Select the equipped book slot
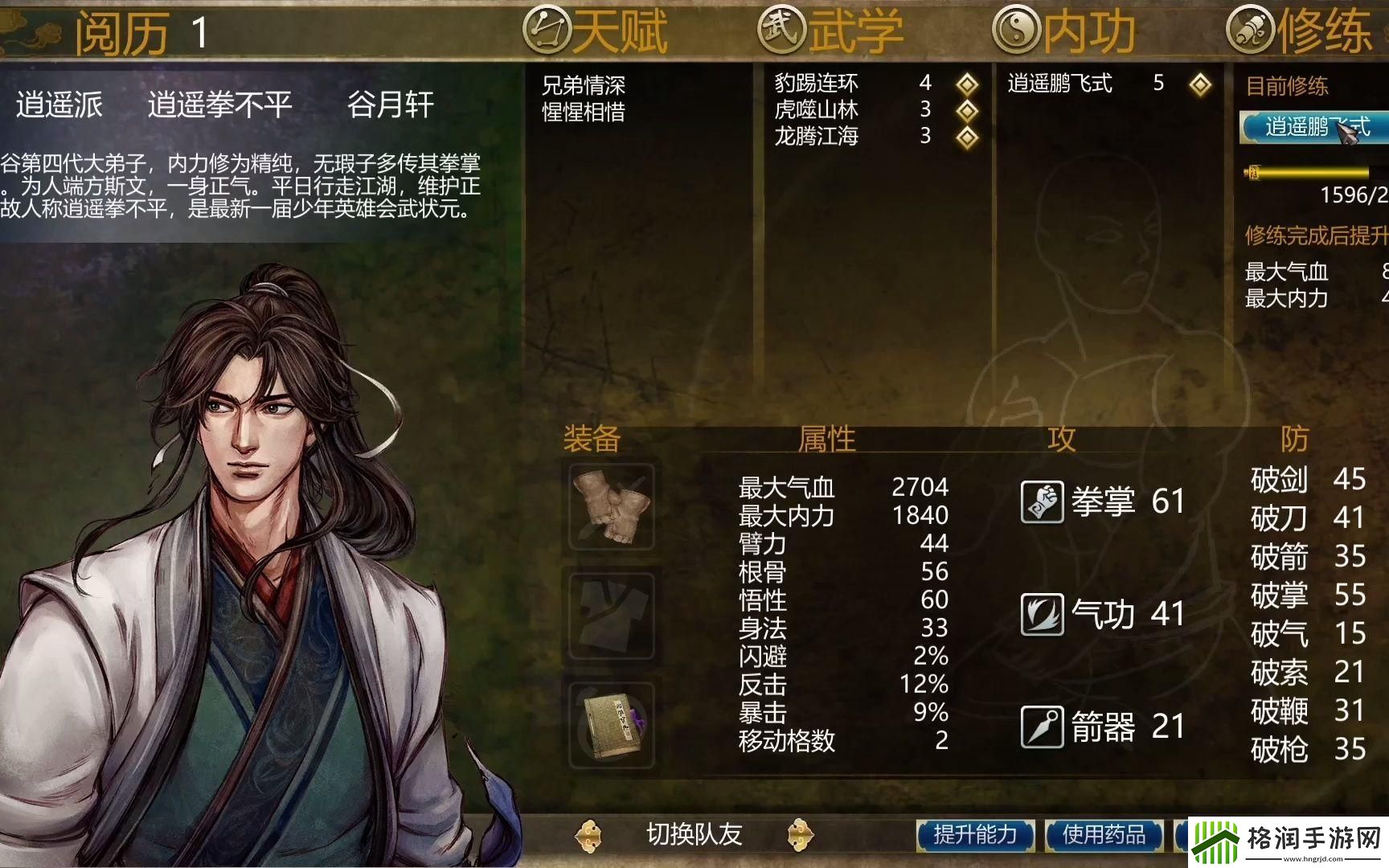1389x868 pixels. [x=612, y=725]
